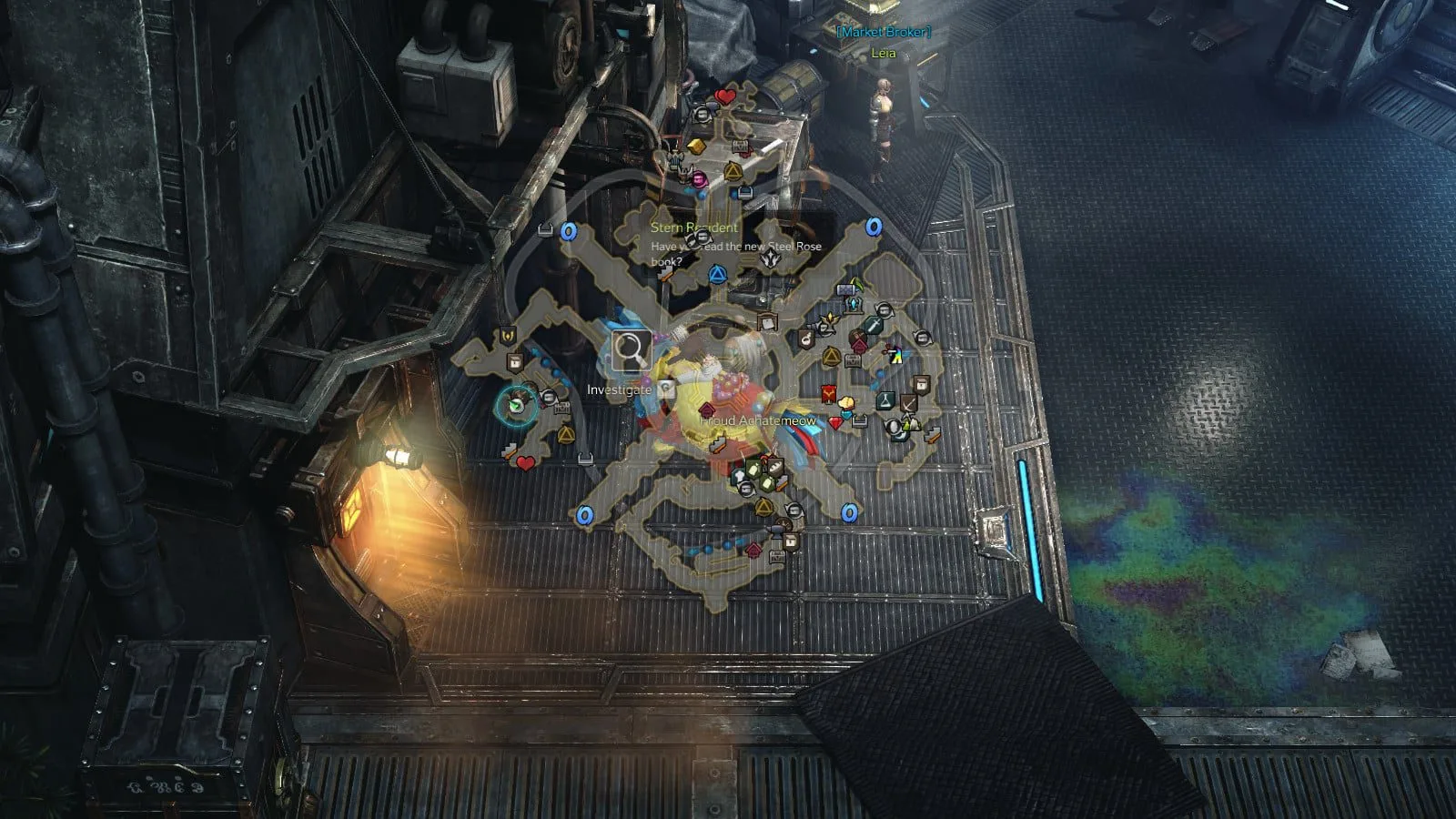
Task: Select the crossed pickaxe map marker
Action: tap(910, 401)
